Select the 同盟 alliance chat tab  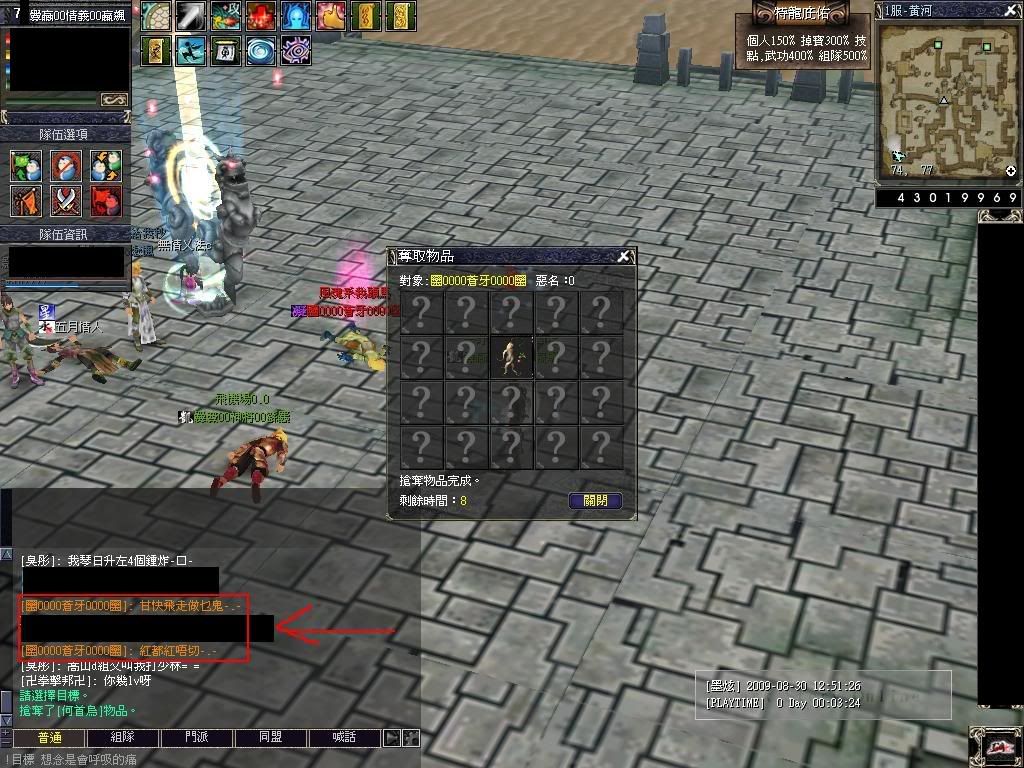click(x=270, y=738)
